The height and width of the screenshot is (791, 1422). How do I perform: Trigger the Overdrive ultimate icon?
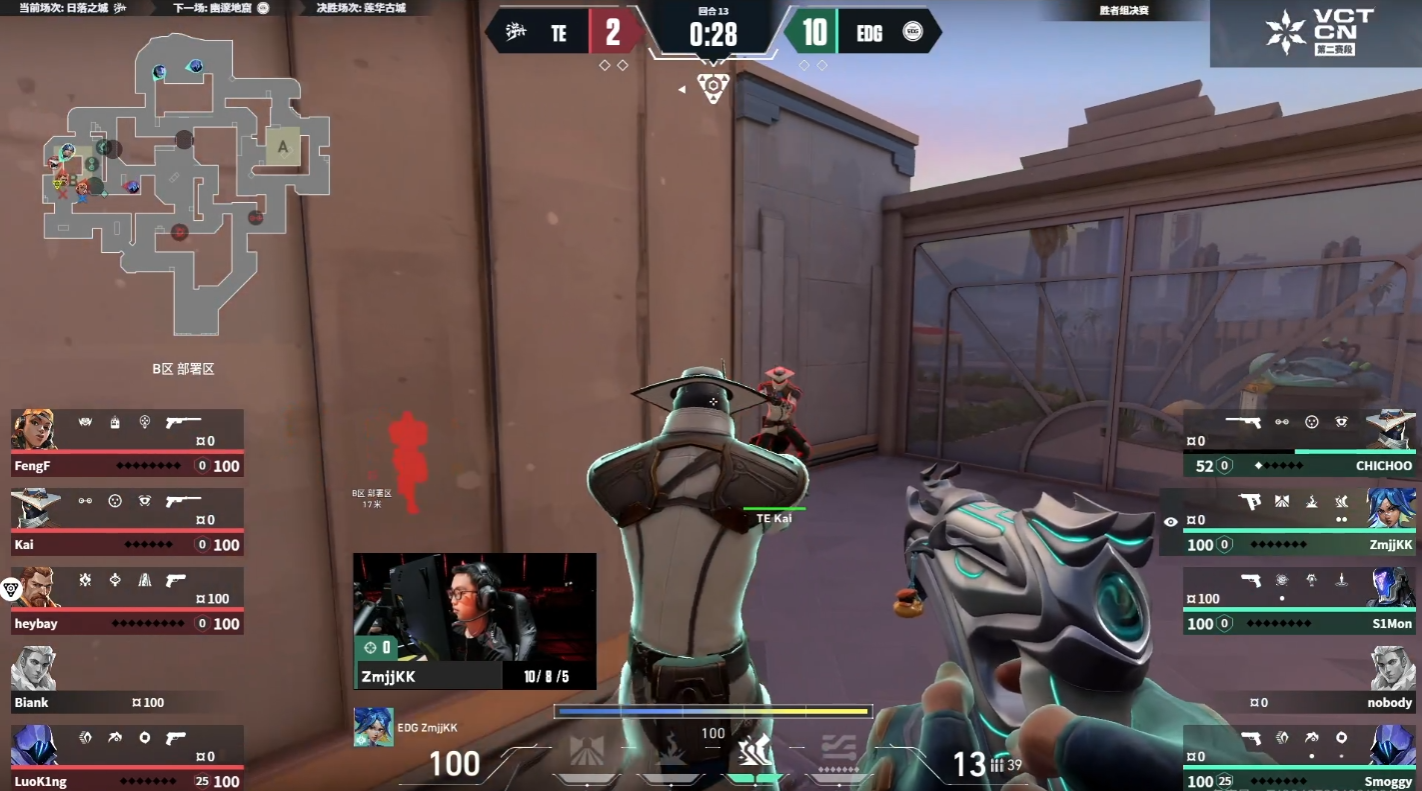(x=837, y=752)
